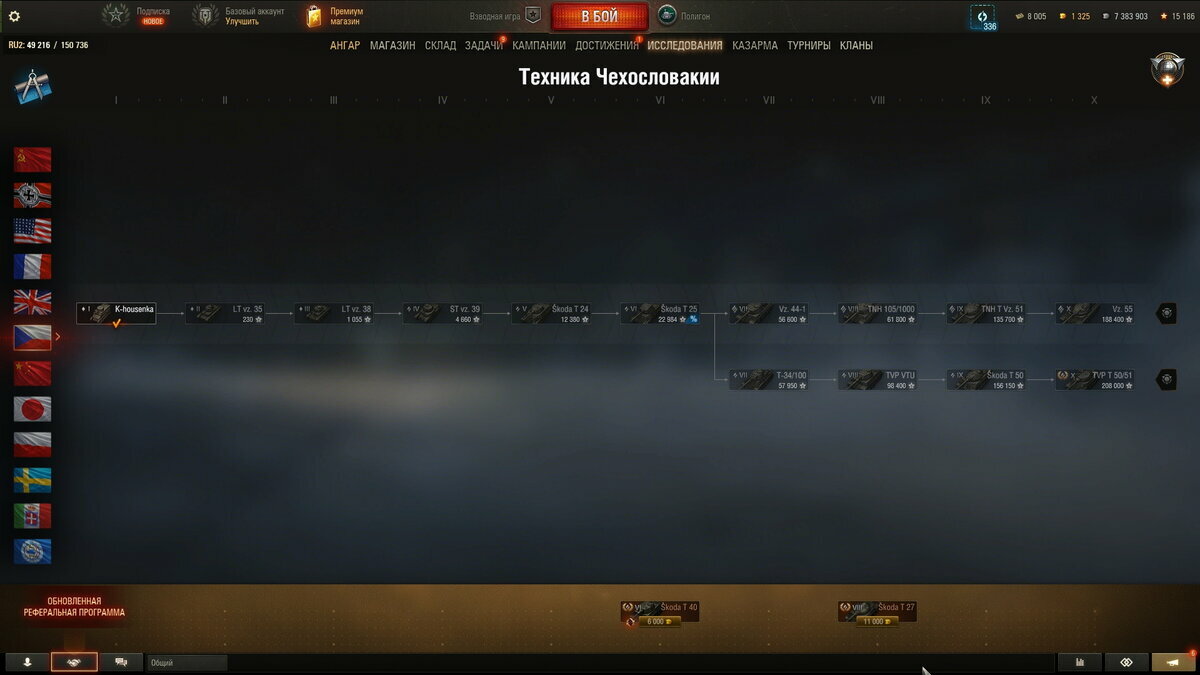This screenshot has width=1200, height=675.
Task: Choose the TVP T 50/51 tank node
Action: [1095, 380]
